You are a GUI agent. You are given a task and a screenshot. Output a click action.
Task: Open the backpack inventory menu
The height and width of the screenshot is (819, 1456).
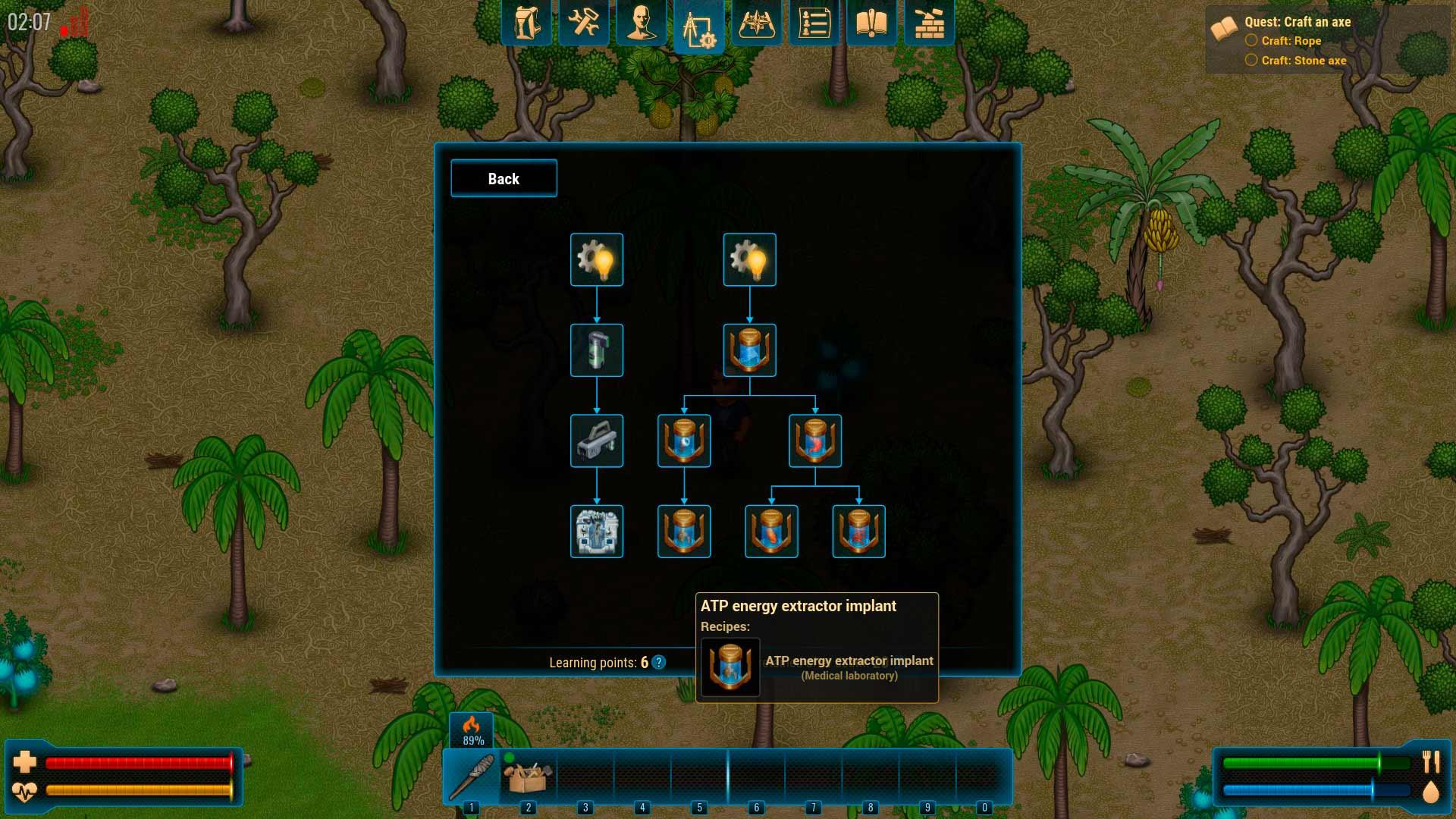(x=526, y=22)
